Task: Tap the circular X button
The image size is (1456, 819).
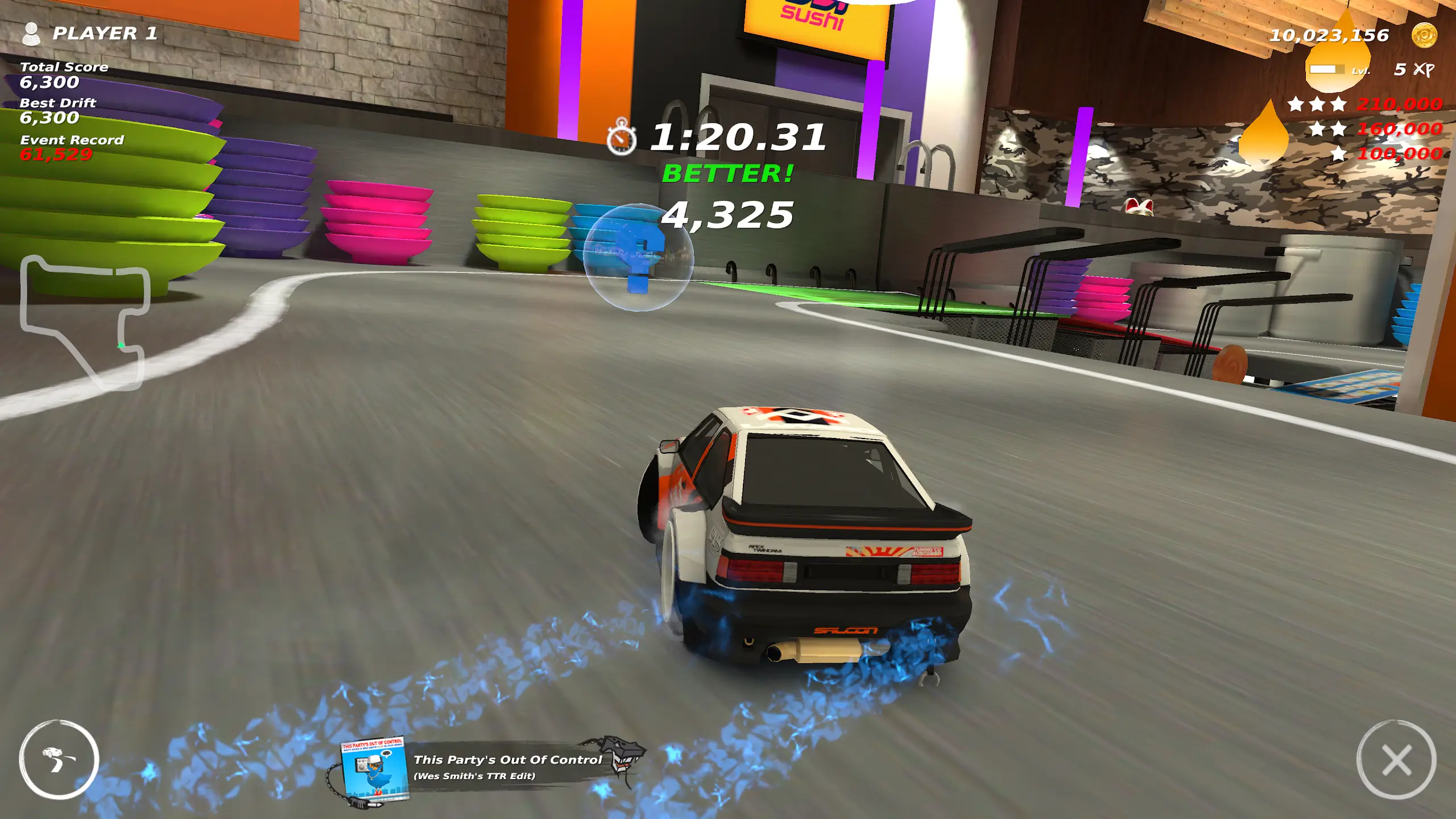Action: [x=1396, y=760]
